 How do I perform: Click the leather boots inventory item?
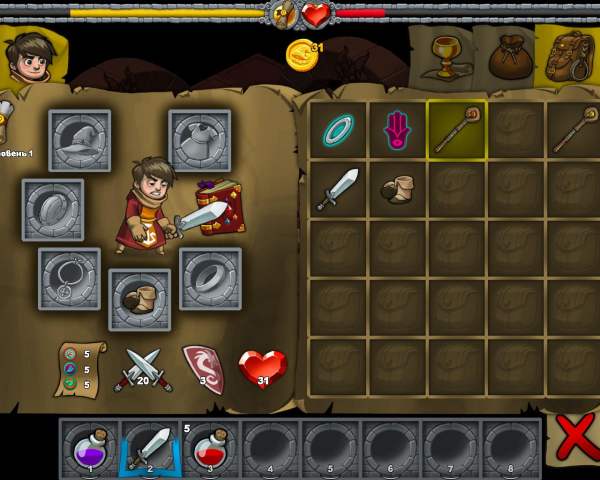[x=398, y=189]
